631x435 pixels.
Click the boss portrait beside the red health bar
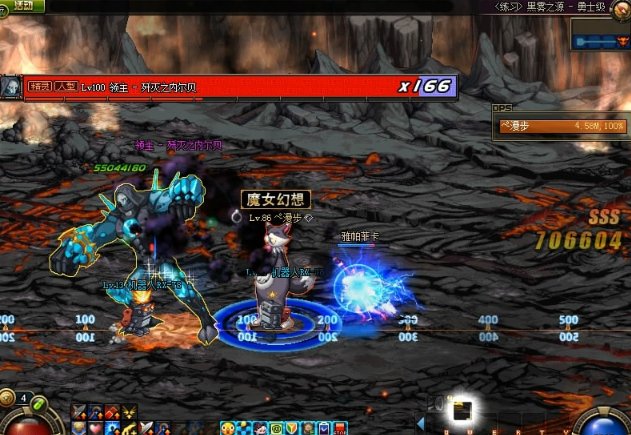click(x=11, y=88)
